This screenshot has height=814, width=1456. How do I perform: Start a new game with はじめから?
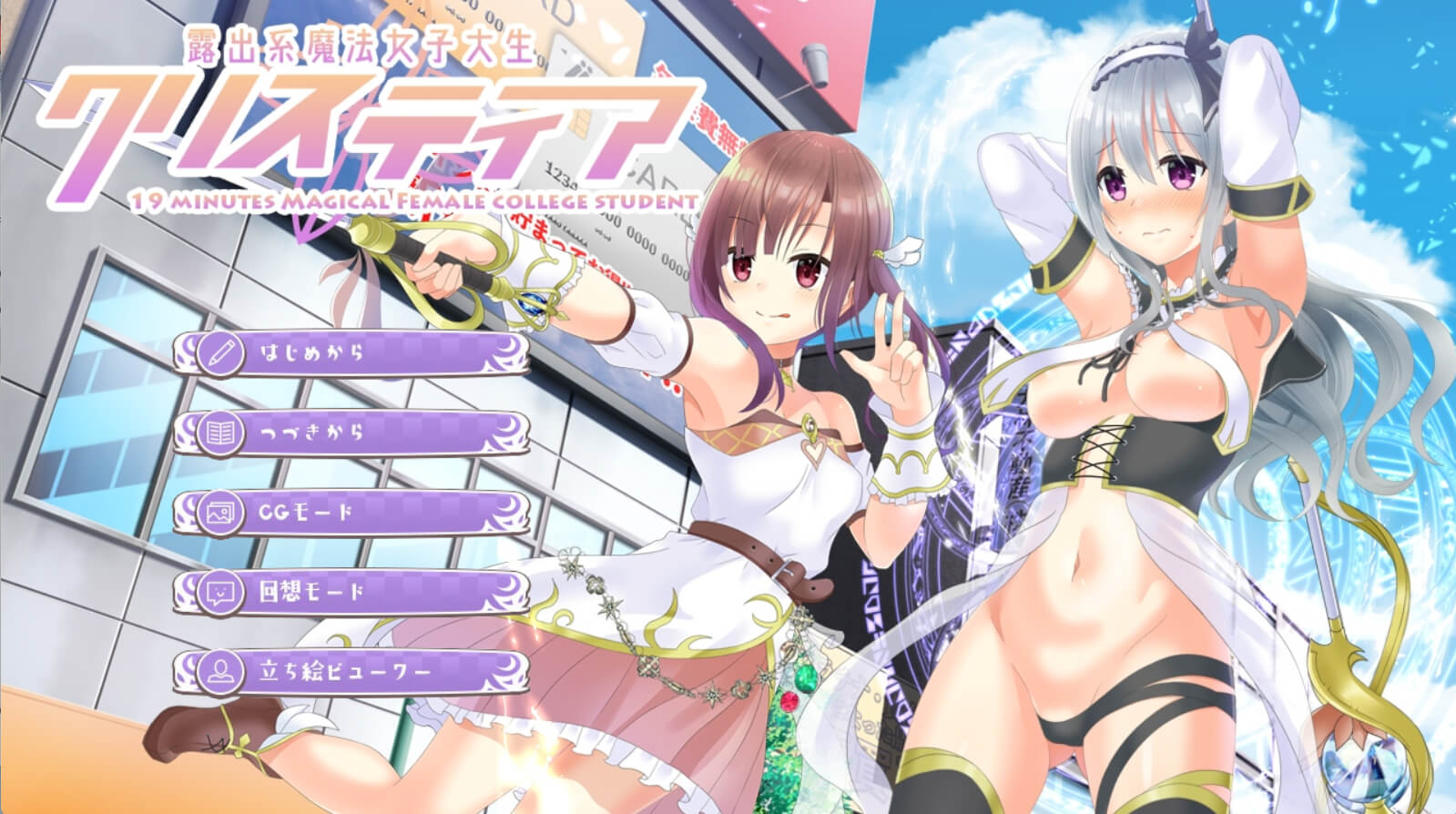point(351,353)
